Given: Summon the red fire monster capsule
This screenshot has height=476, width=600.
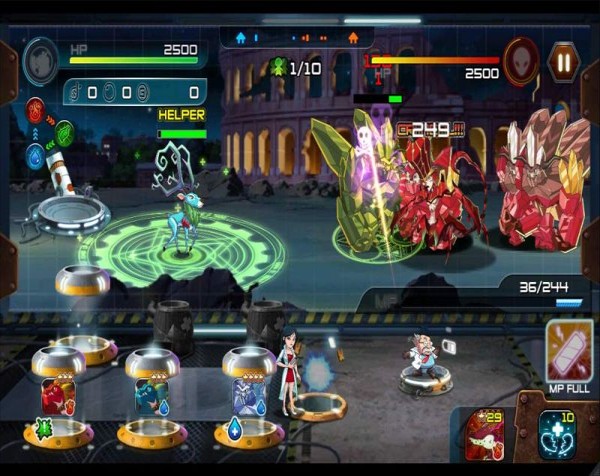Looking at the screenshot, I should click(58, 397).
